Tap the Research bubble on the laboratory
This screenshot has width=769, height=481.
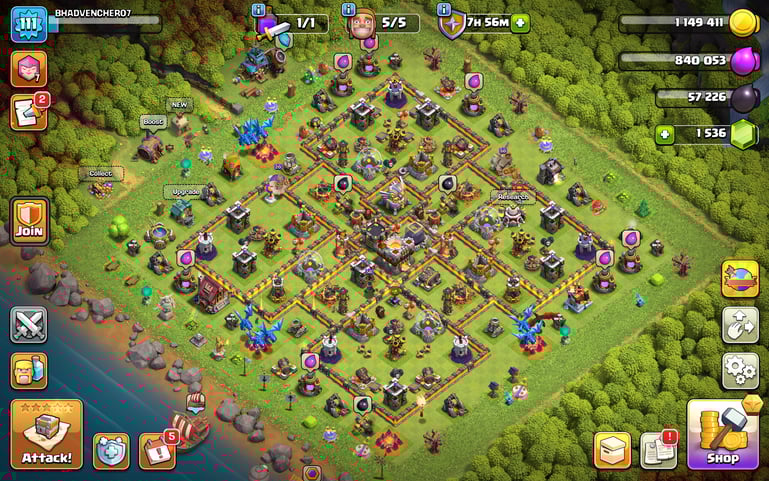(511, 197)
